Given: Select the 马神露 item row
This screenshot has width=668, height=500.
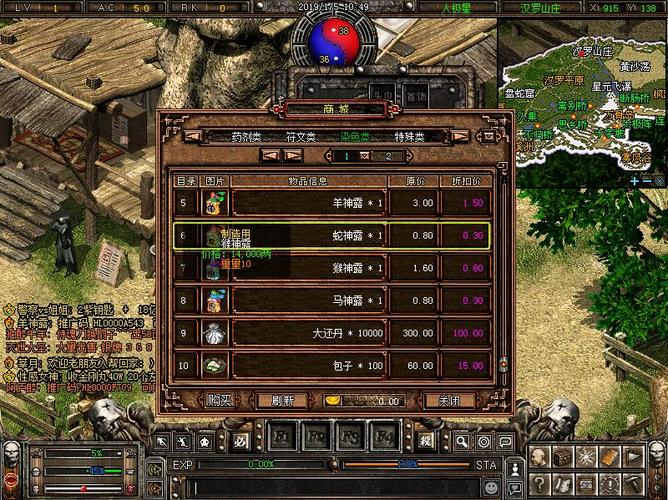Looking at the screenshot, I should (x=331, y=300).
